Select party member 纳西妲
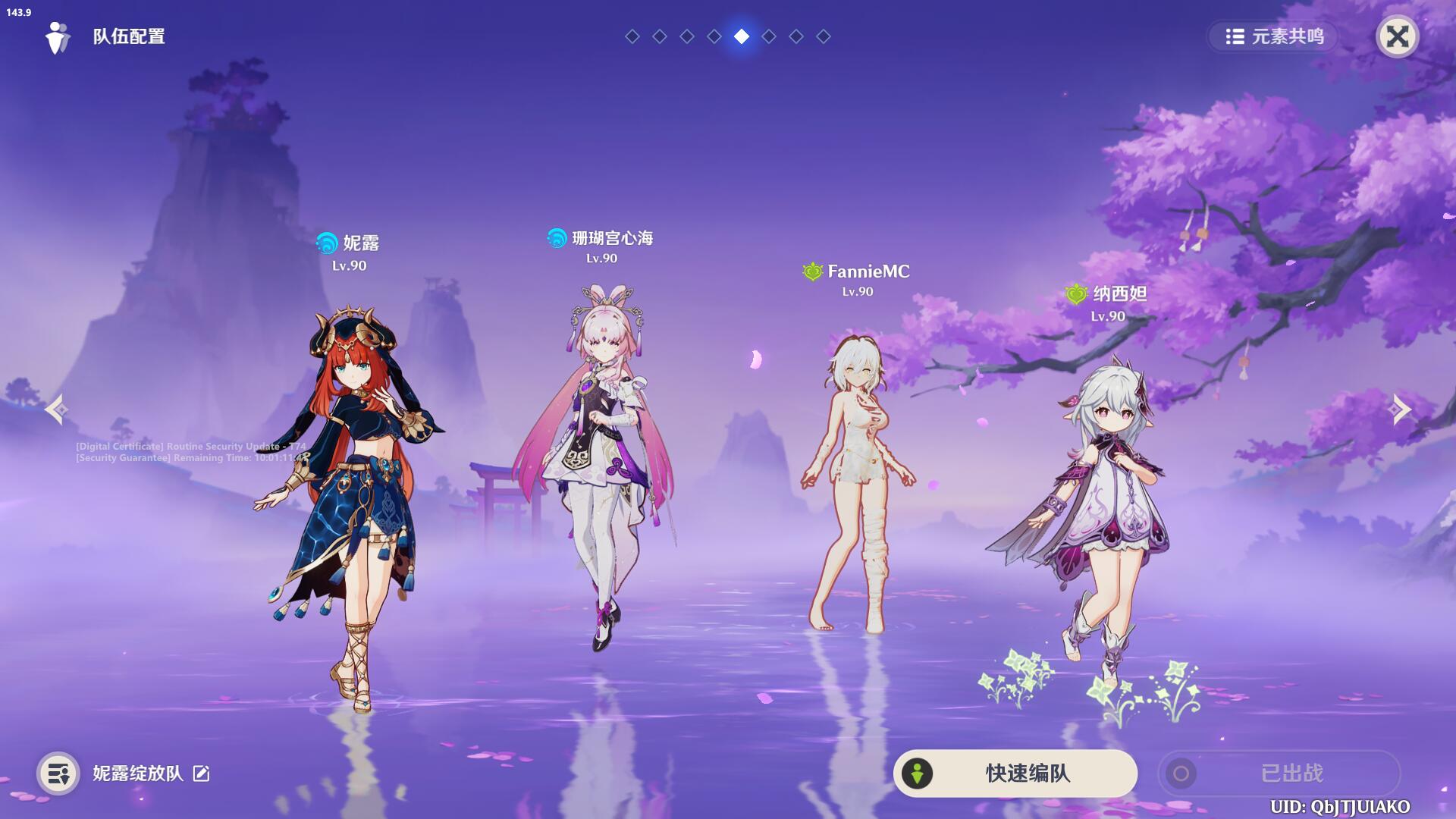 click(1100, 508)
